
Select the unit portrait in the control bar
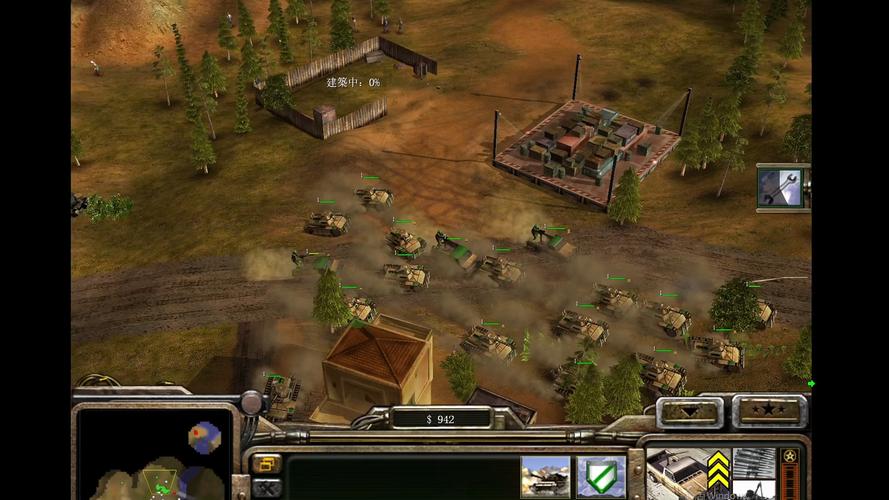pos(673,472)
